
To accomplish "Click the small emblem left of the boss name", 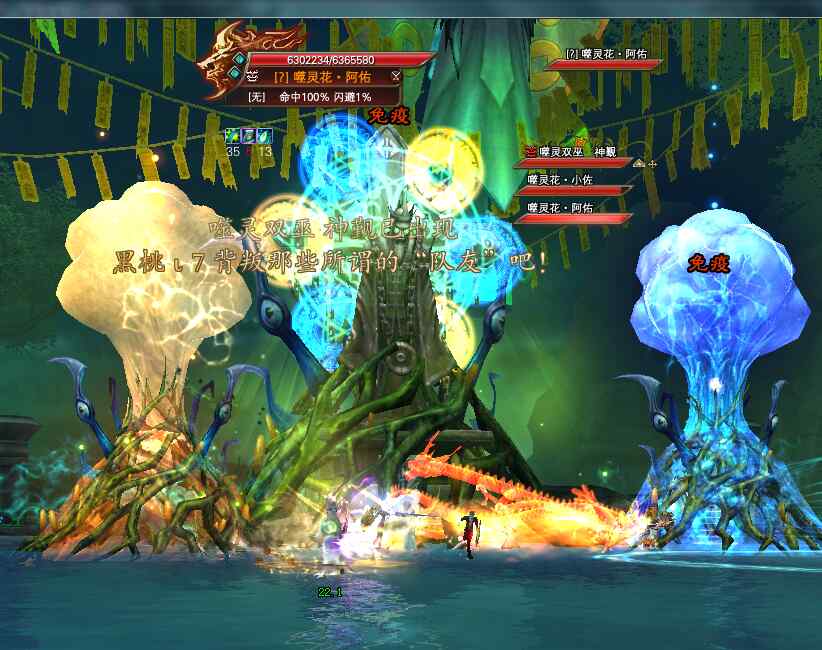I will pos(250,76).
